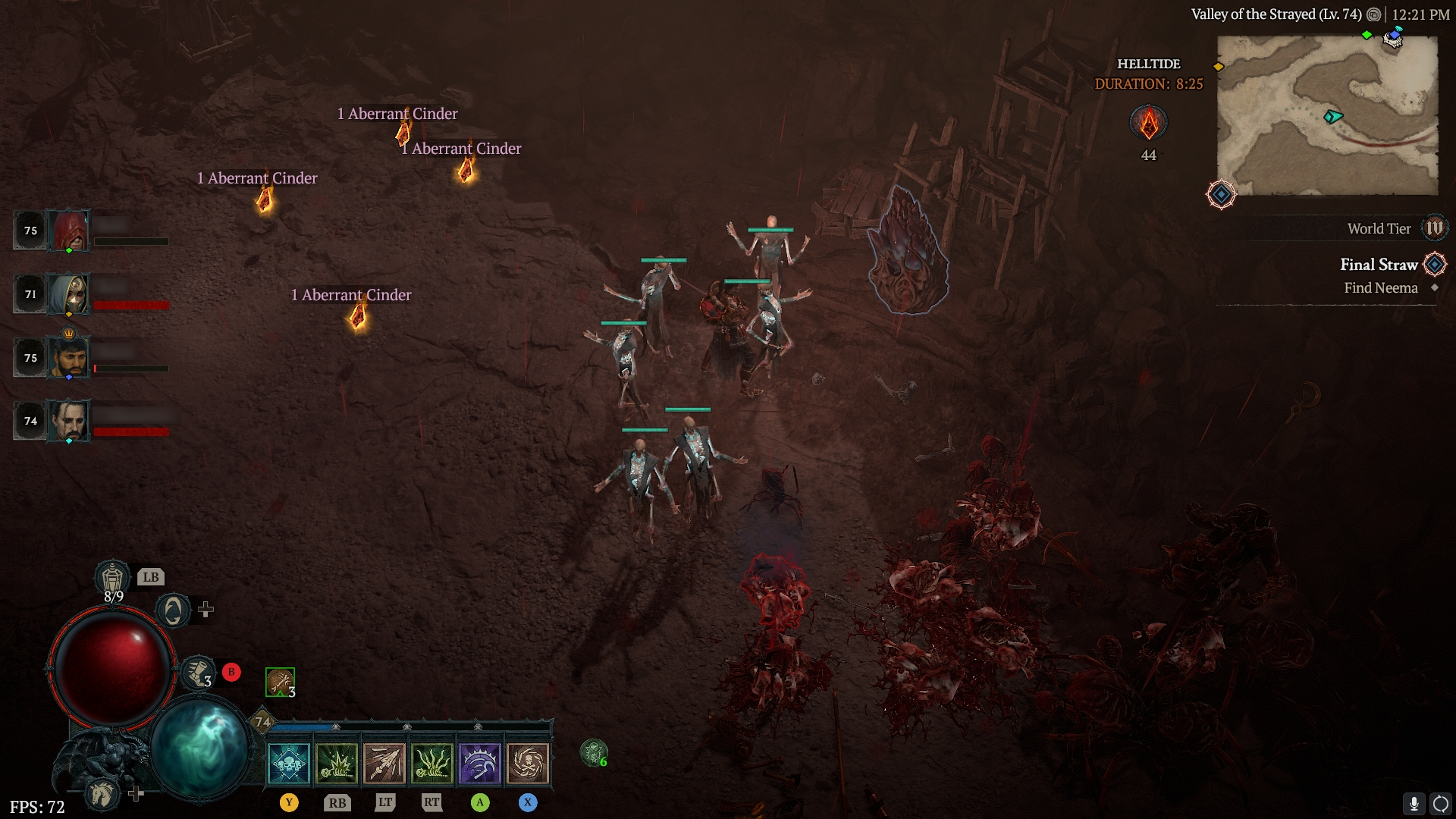
Task: Inspect the crossed-bones buff icon
Action: coord(280,682)
